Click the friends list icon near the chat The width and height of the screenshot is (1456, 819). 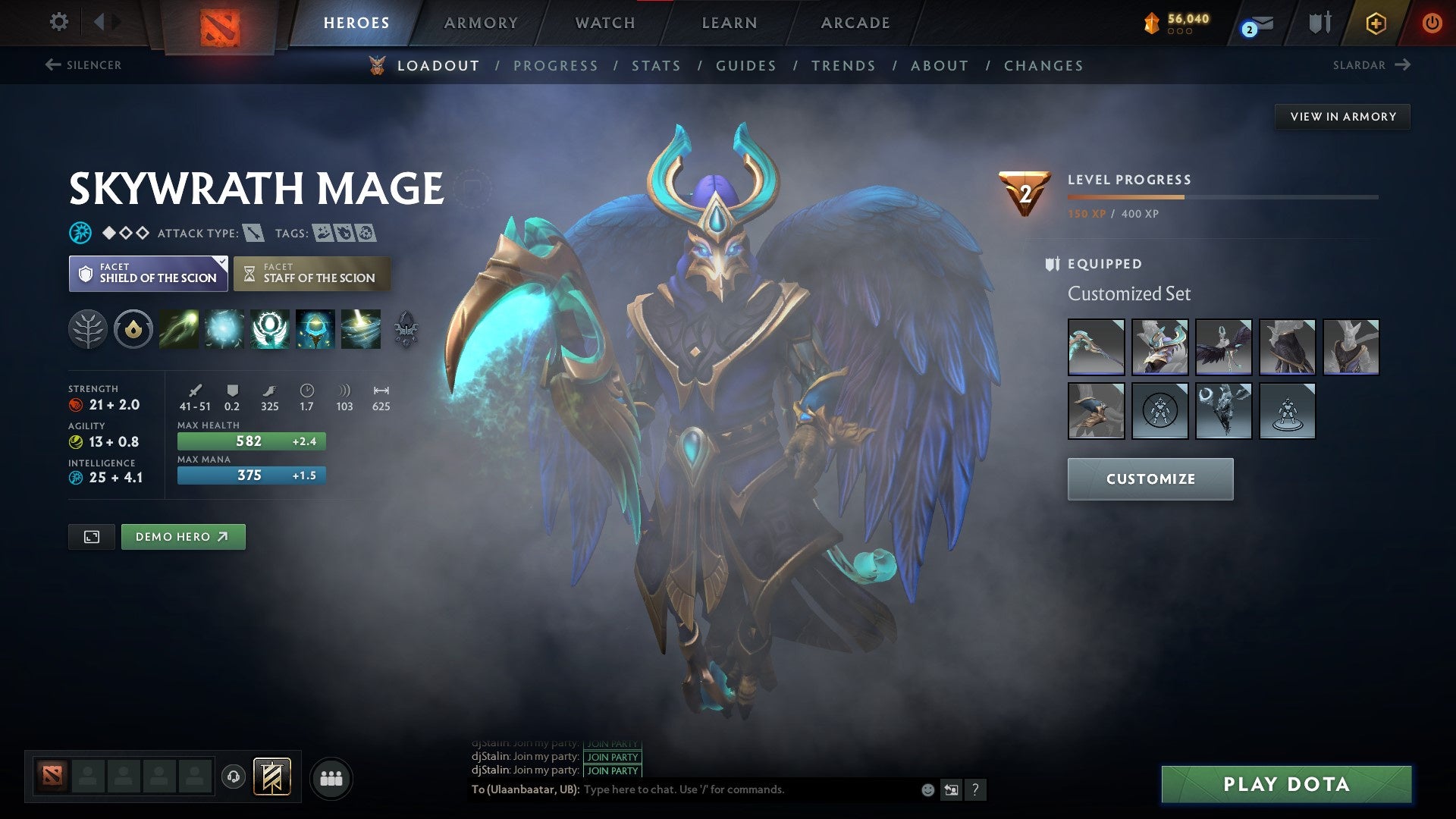(x=331, y=777)
